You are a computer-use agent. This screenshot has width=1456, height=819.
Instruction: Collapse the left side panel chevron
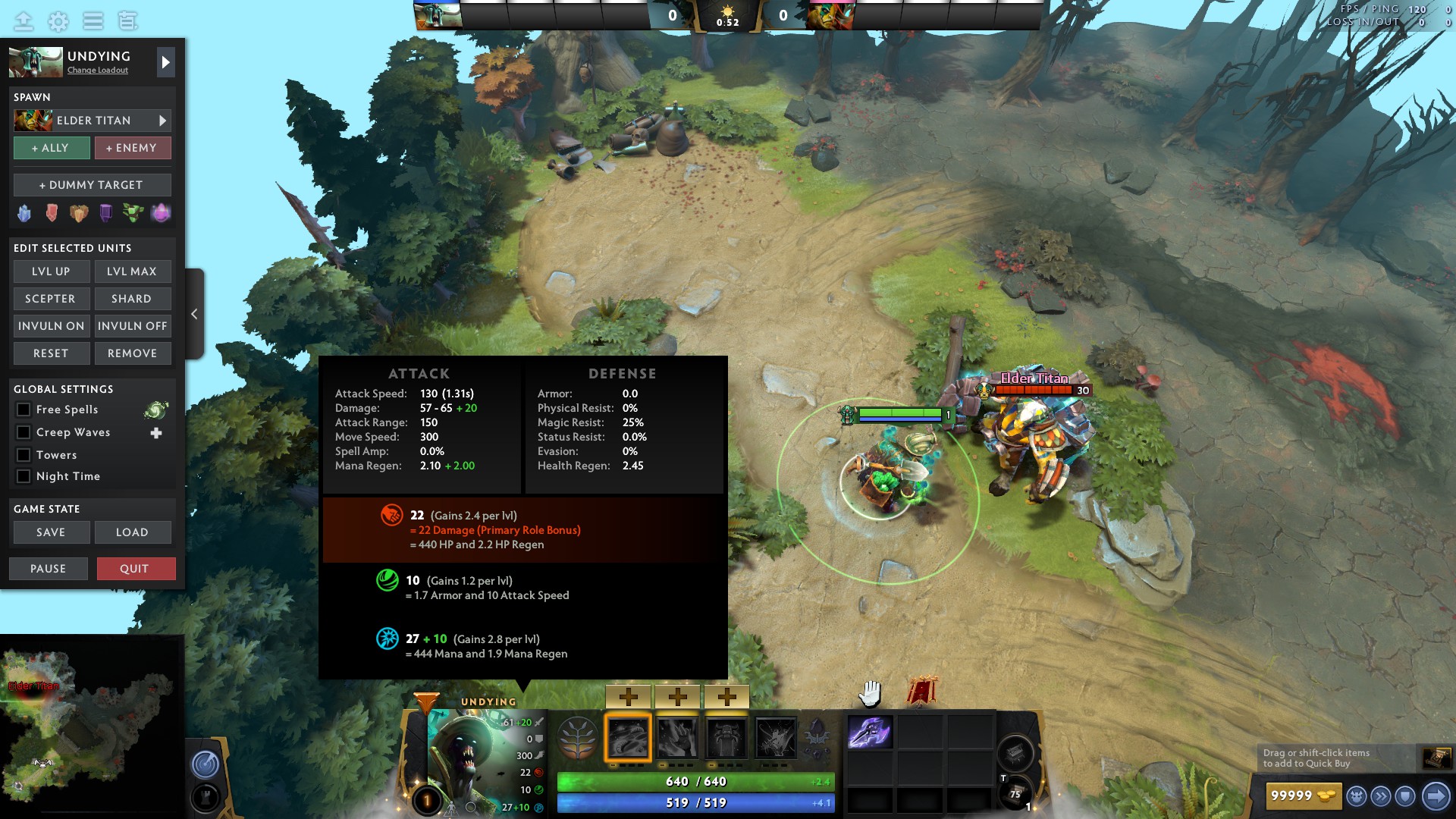(194, 313)
